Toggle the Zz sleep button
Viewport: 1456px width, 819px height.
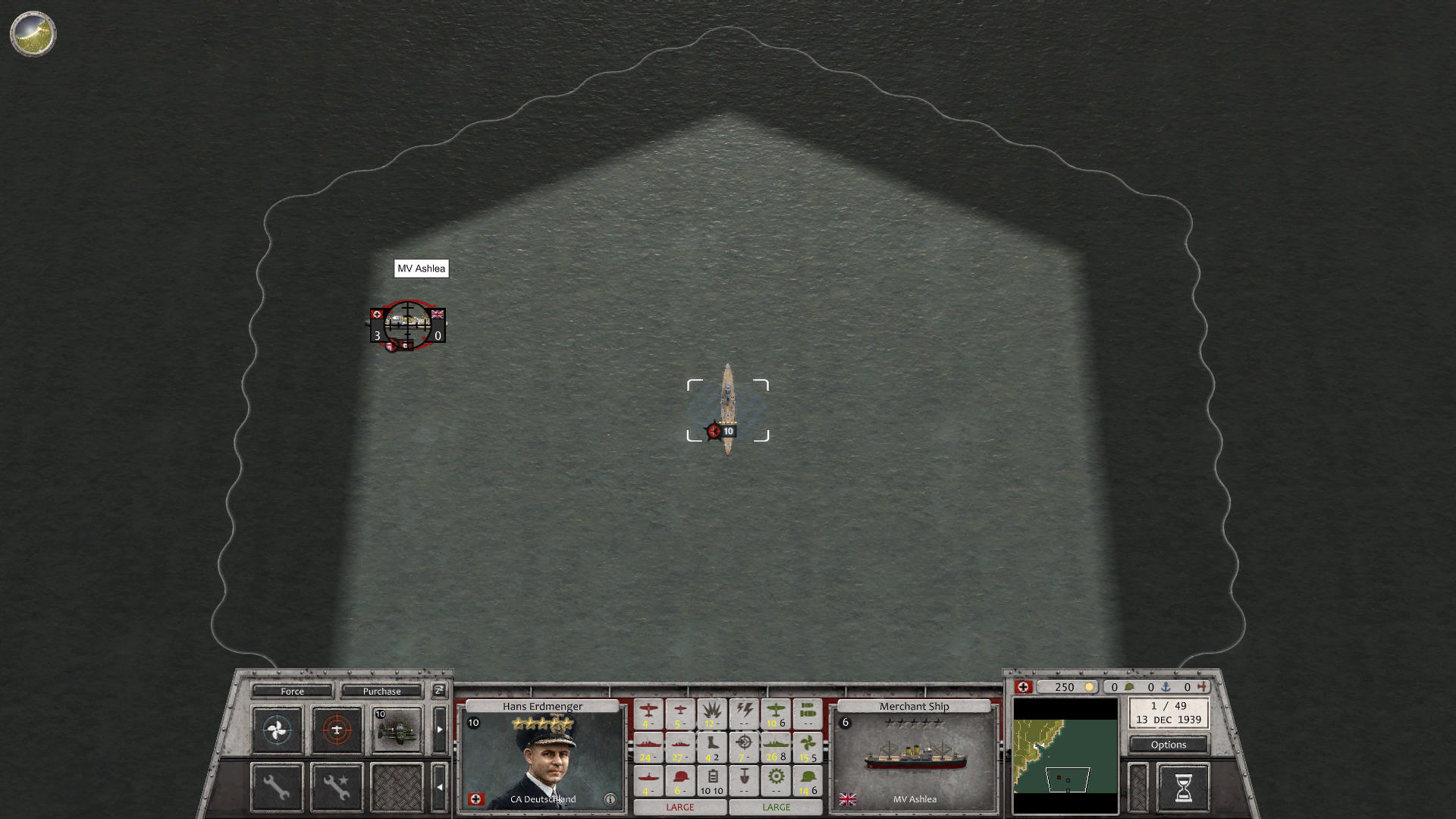[x=439, y=692]
